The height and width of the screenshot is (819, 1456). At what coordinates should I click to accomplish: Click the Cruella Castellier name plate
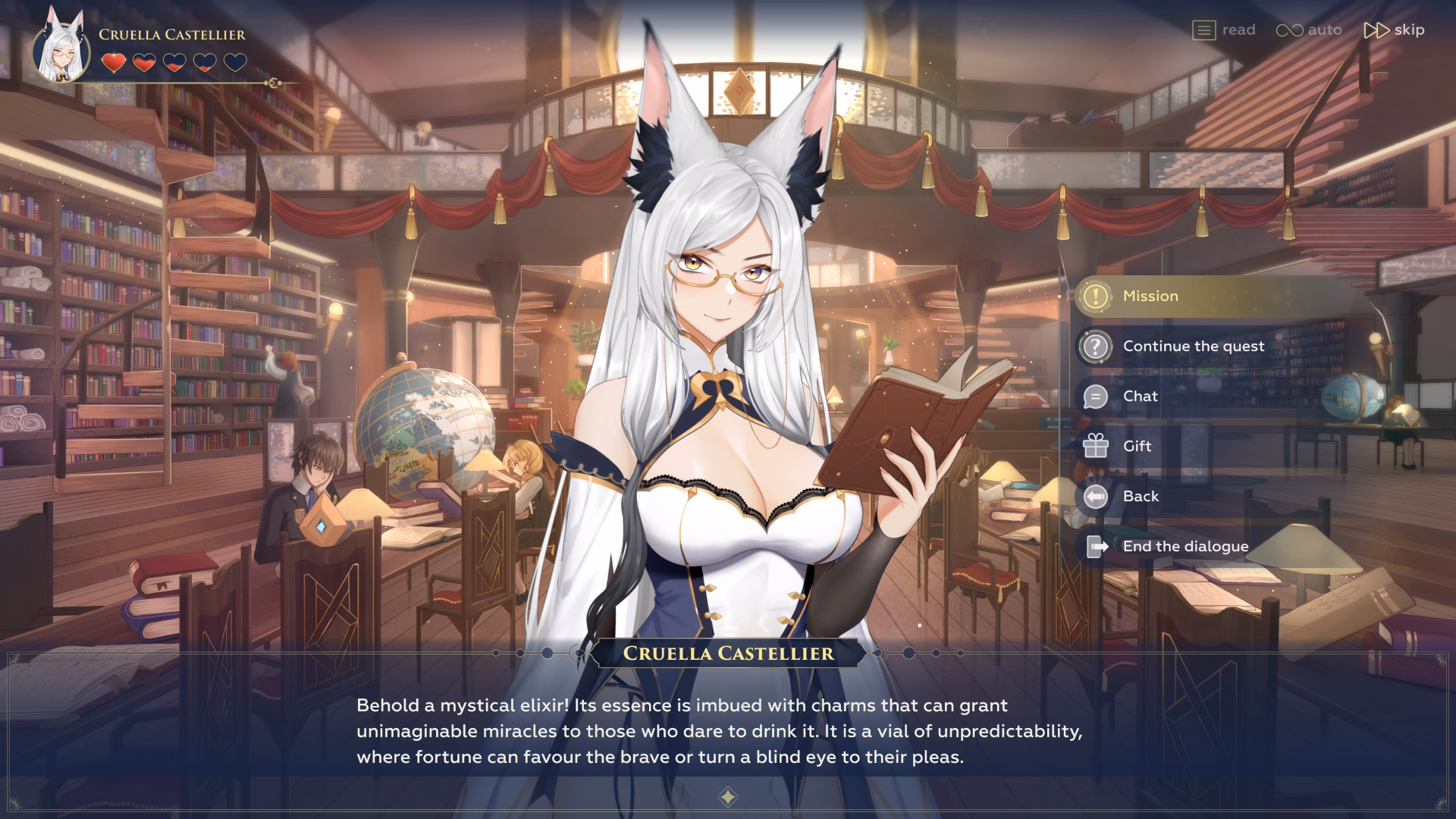pos(727,653)
